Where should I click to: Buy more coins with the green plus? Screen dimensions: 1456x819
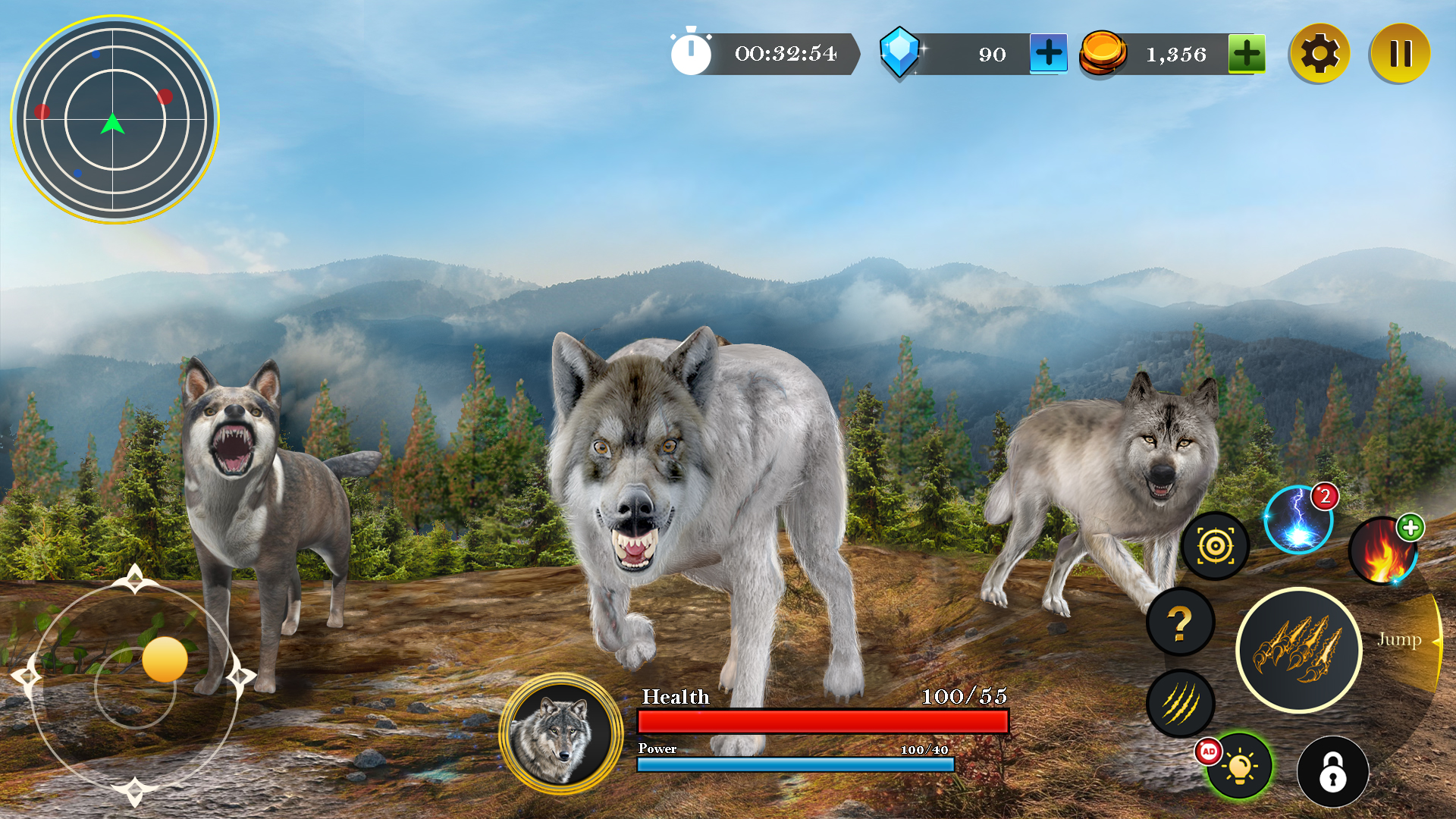pyautogui.click(x=1246, y=53)
